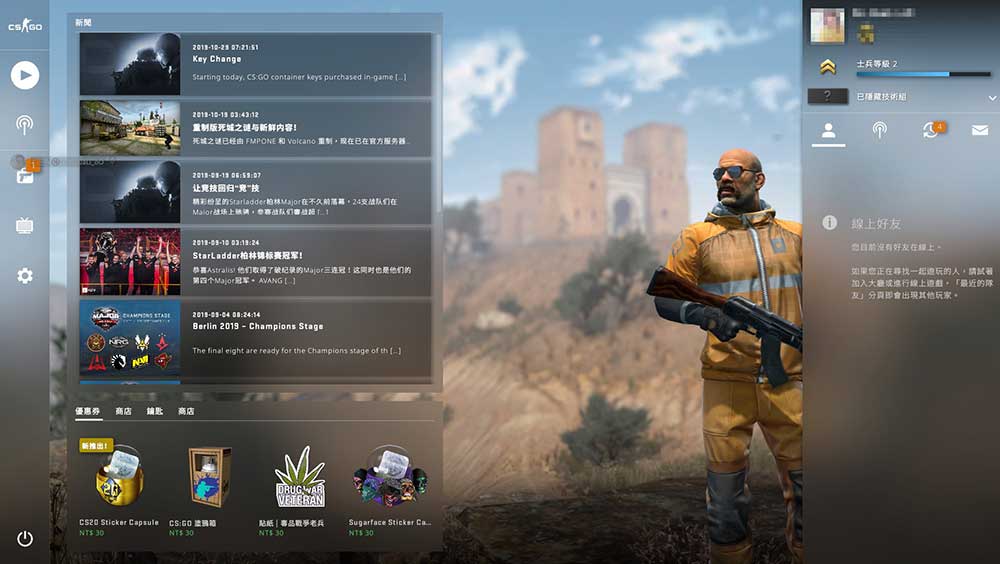Open the Watch TV icon in sidebar
Image resolution: width=1000 pixels, height=564 pixels.
click(25, 226)
